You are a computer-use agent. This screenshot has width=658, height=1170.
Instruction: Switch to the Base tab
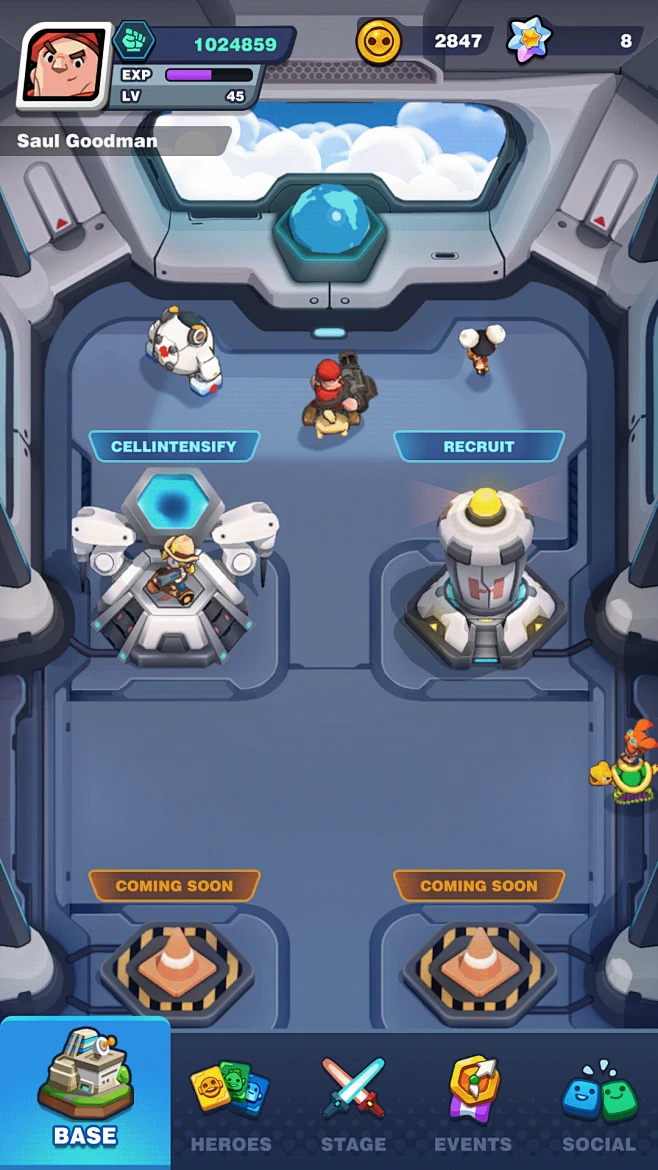click(85, 1095)
